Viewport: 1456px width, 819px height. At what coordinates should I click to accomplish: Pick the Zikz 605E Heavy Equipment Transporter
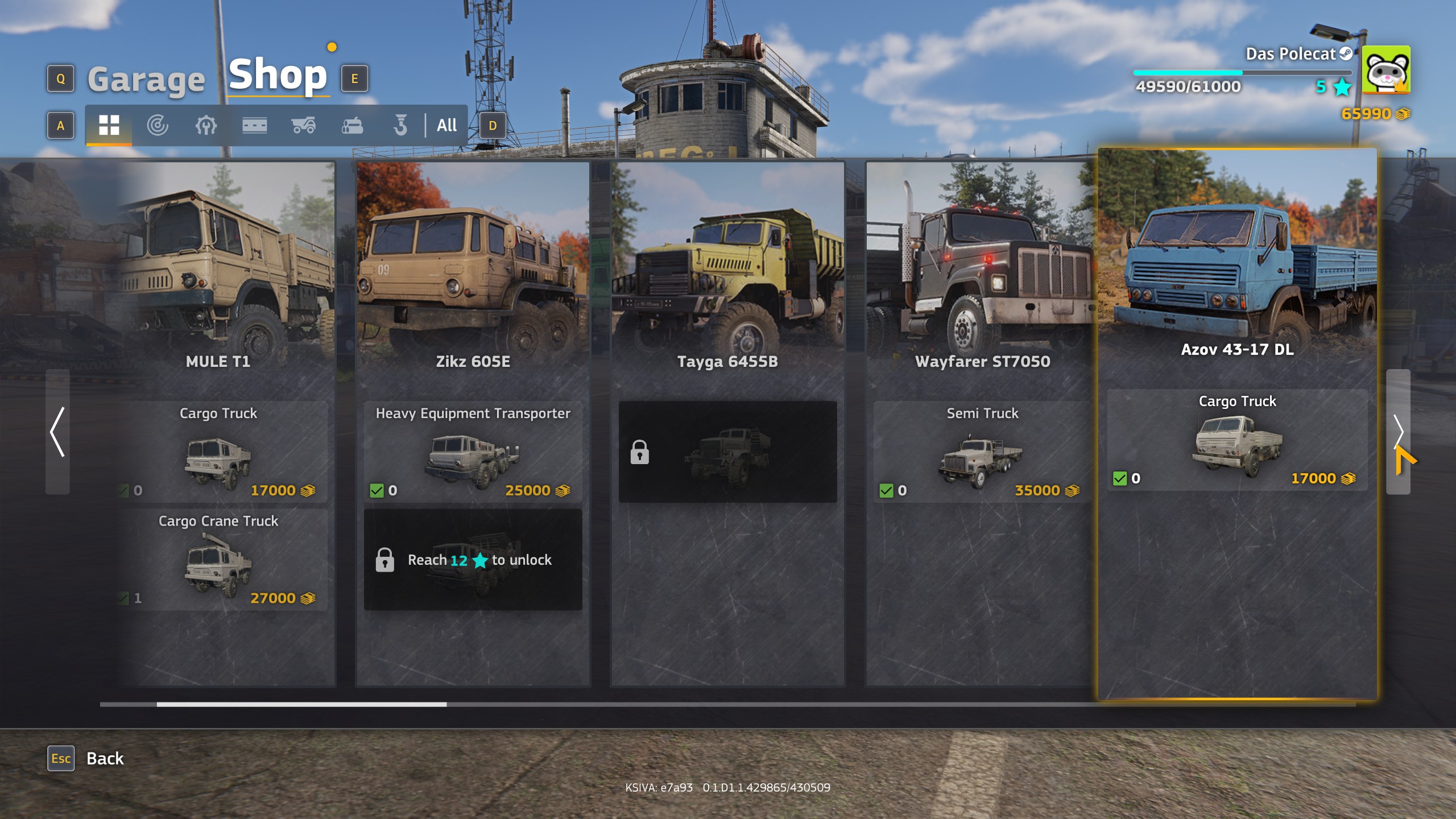[473, 452]
